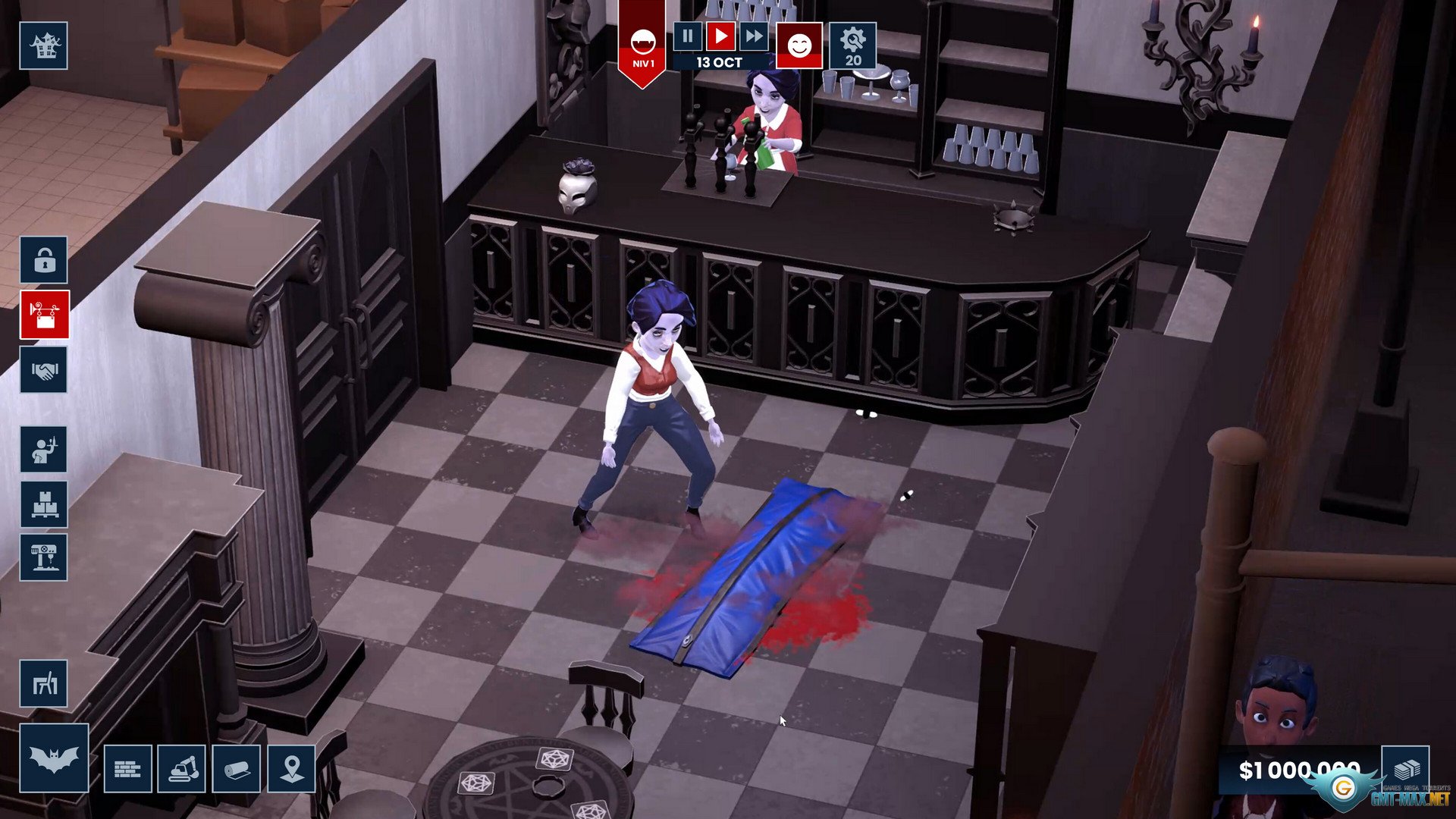Open the table and chair furniture menu
The width and height of the screenshot is (1456, 819).
(x=44, y=684)
